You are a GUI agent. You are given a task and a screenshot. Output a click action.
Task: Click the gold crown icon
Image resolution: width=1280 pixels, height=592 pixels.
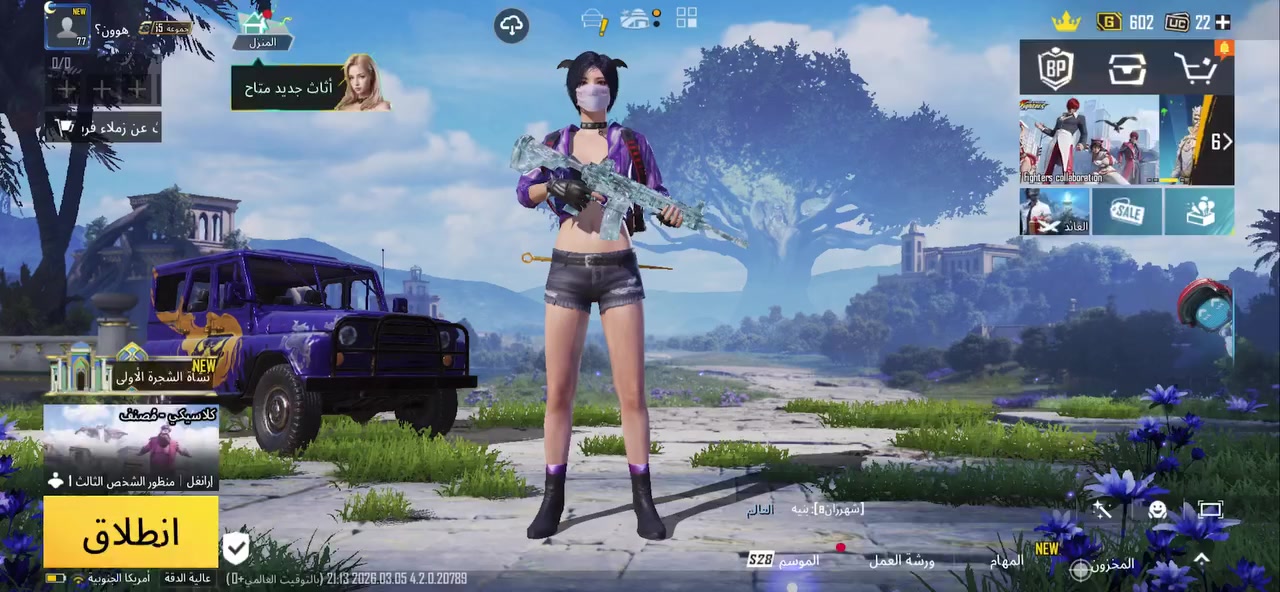click(x=1066, y=21)
